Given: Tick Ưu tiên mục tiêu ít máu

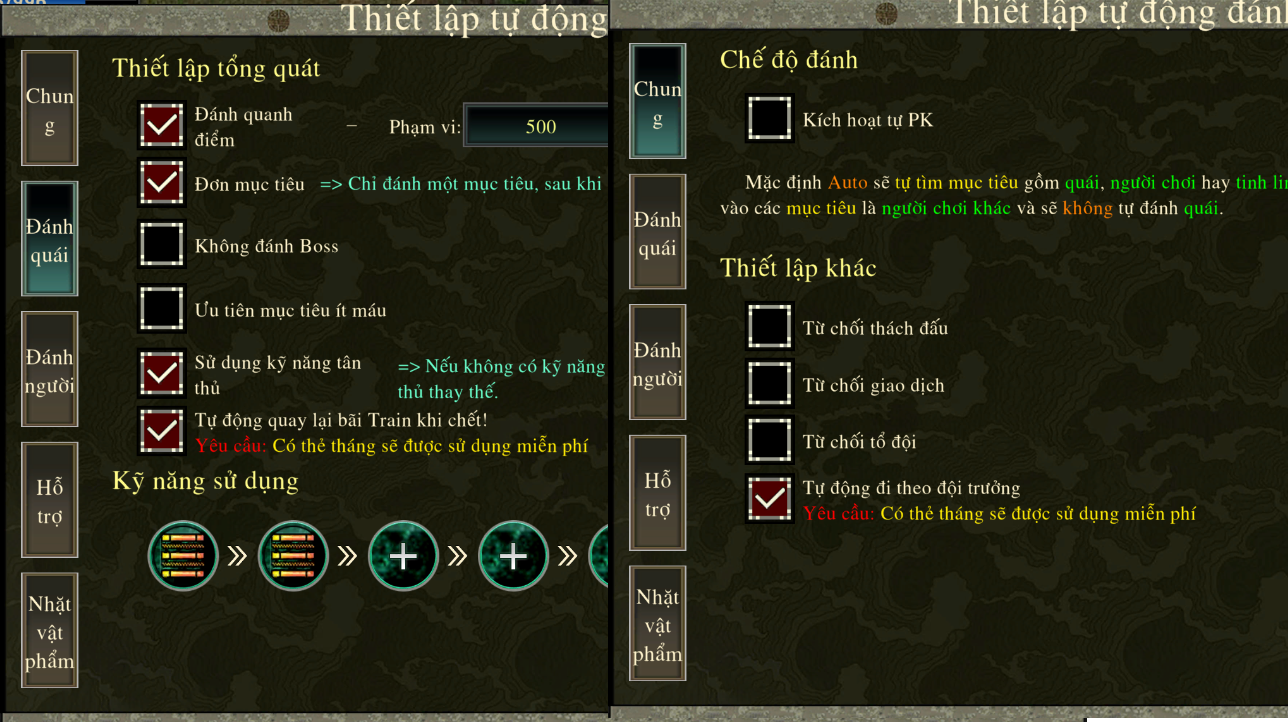Looking at the screenshot, I should (162, 309).
